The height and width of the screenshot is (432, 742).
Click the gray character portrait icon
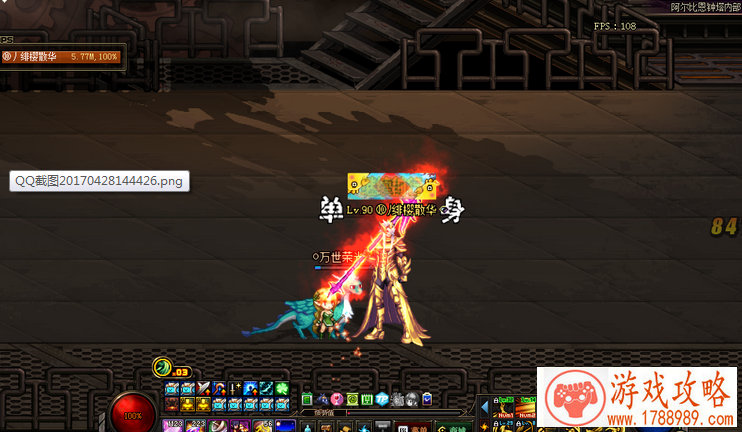click(x=411, y=400)
